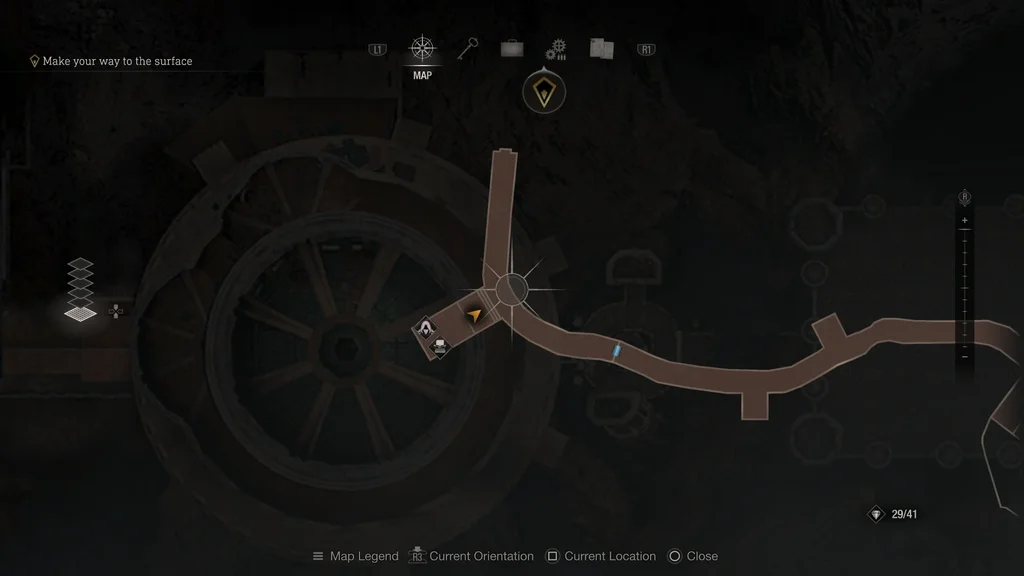
Task: Select the gold objective marker on the map
Action: point(544,93)
